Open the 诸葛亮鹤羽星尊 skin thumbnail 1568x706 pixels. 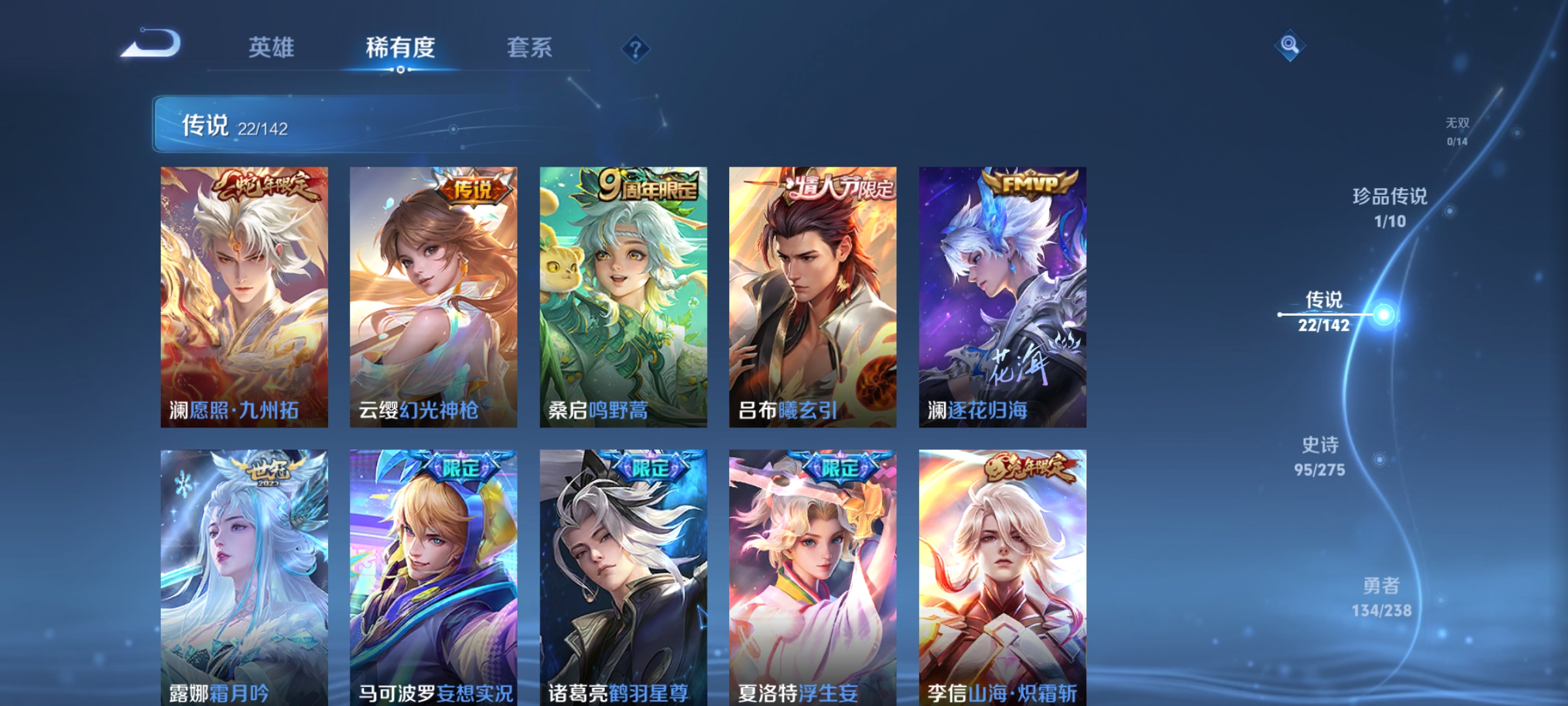(622, 575)
